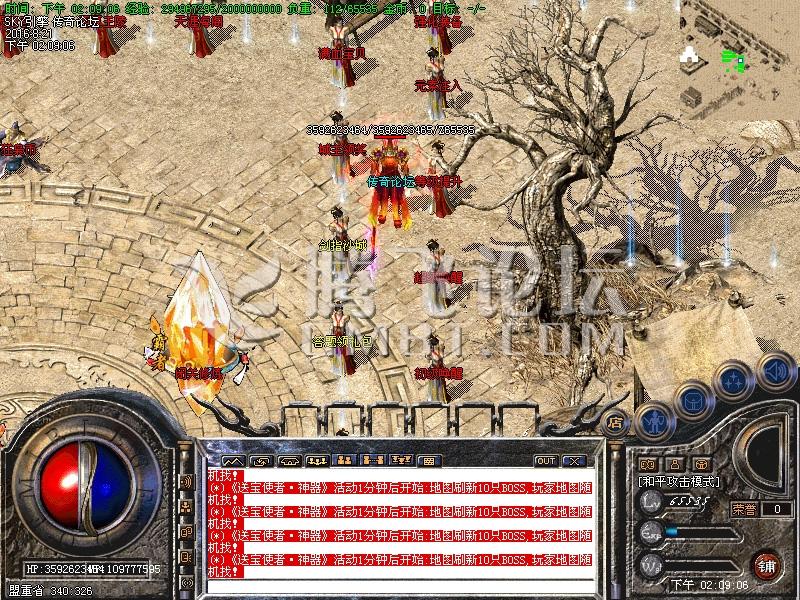Click the keyboard-grid icon above chat

[428, 461]
